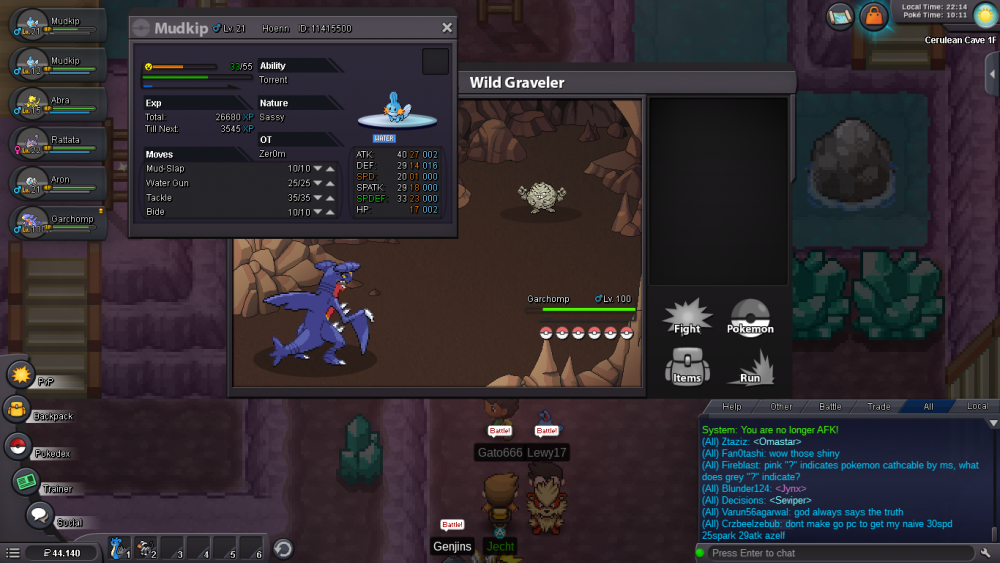This screenshot has height=563, width=1000.
Task: Switch to the Trade chat tab
Action: click(879, 407)
